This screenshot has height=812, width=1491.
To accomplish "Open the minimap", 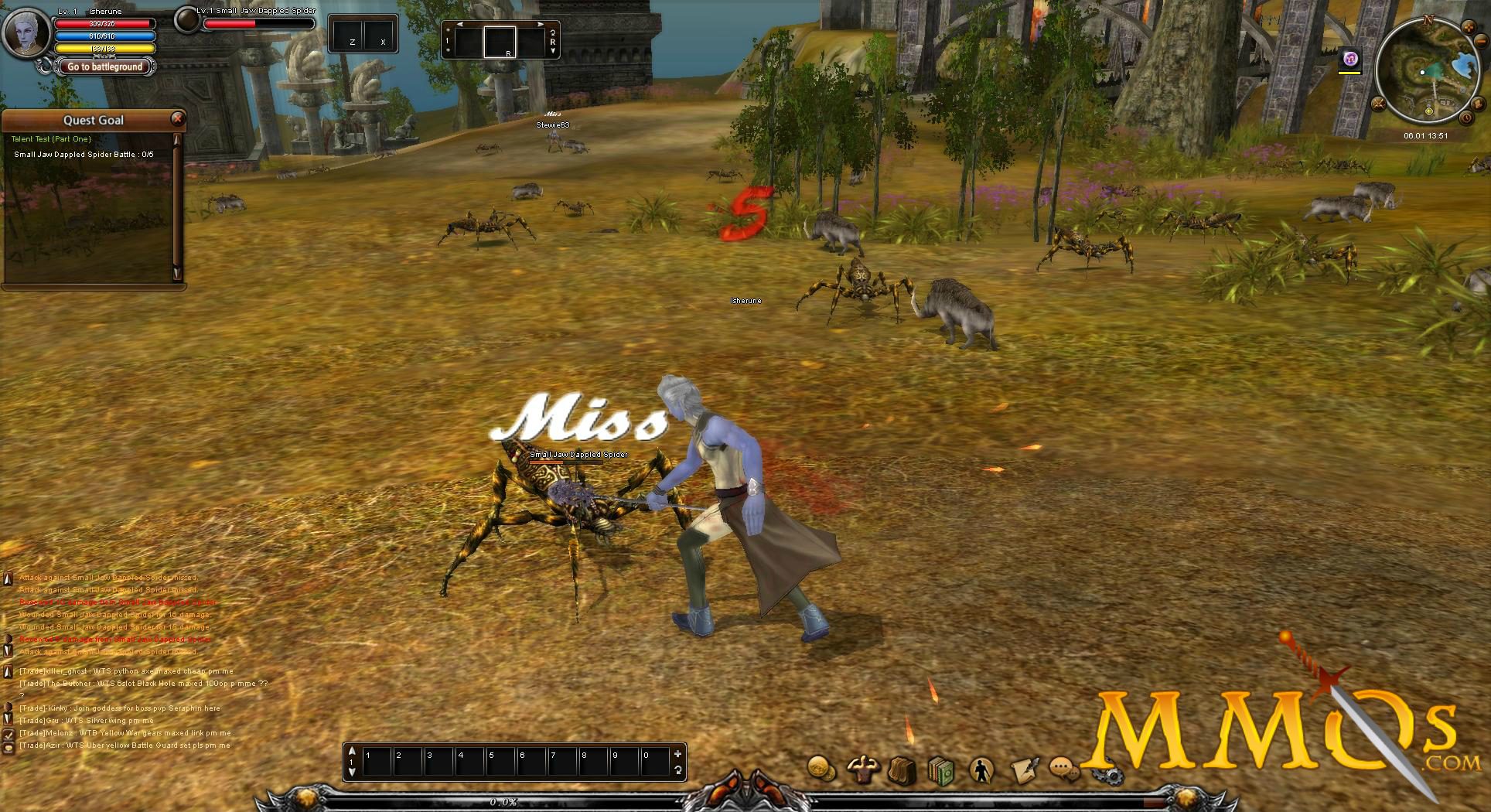I will [x=1428, y=71].
